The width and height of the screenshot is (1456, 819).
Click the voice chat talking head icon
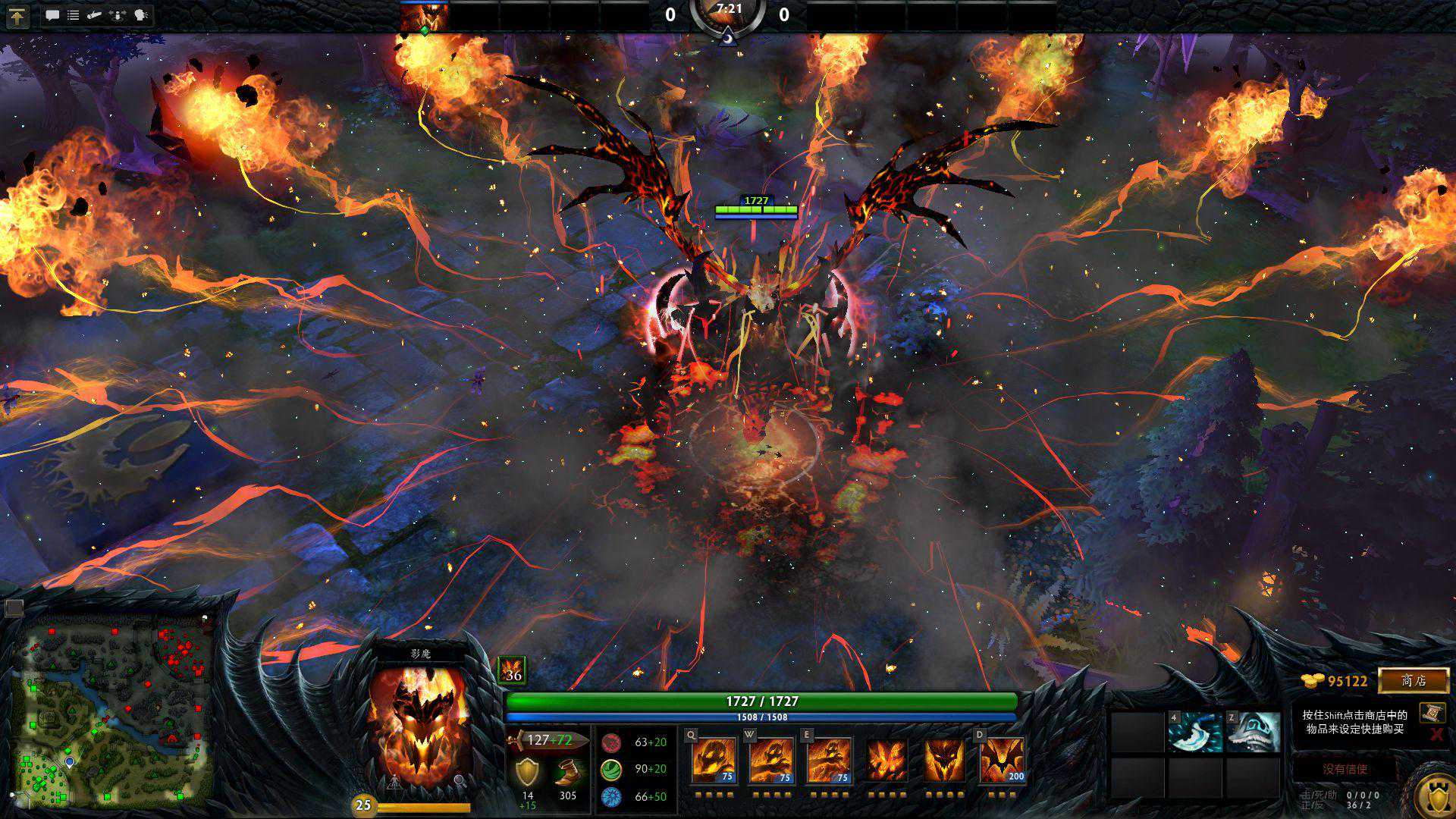click(x=141, y=15)
